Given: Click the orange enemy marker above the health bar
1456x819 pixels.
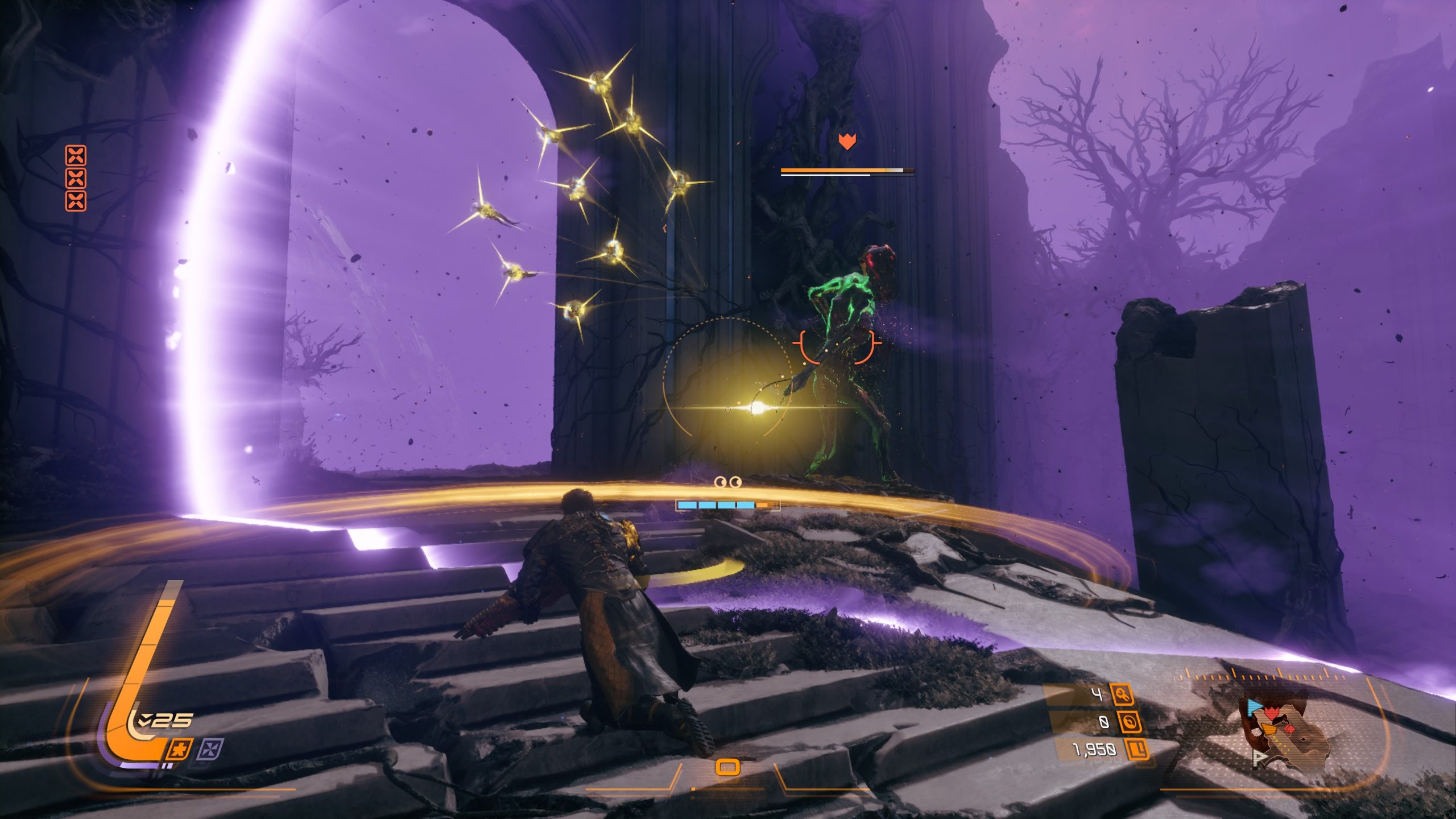Looking at the screenshot, I should pyautogui.click(x=847, y=141).
